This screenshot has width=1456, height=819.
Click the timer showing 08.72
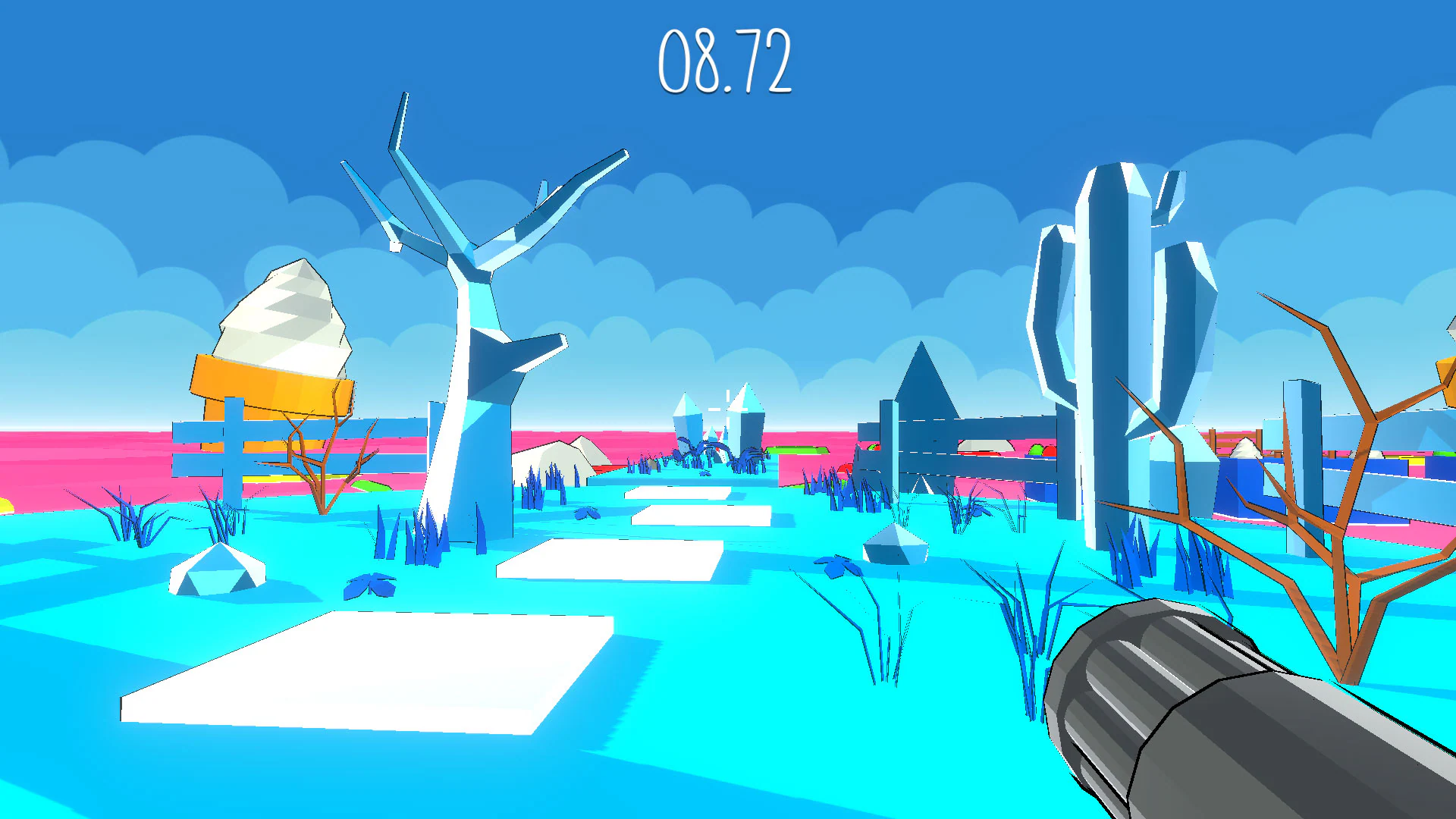point(728,61)
